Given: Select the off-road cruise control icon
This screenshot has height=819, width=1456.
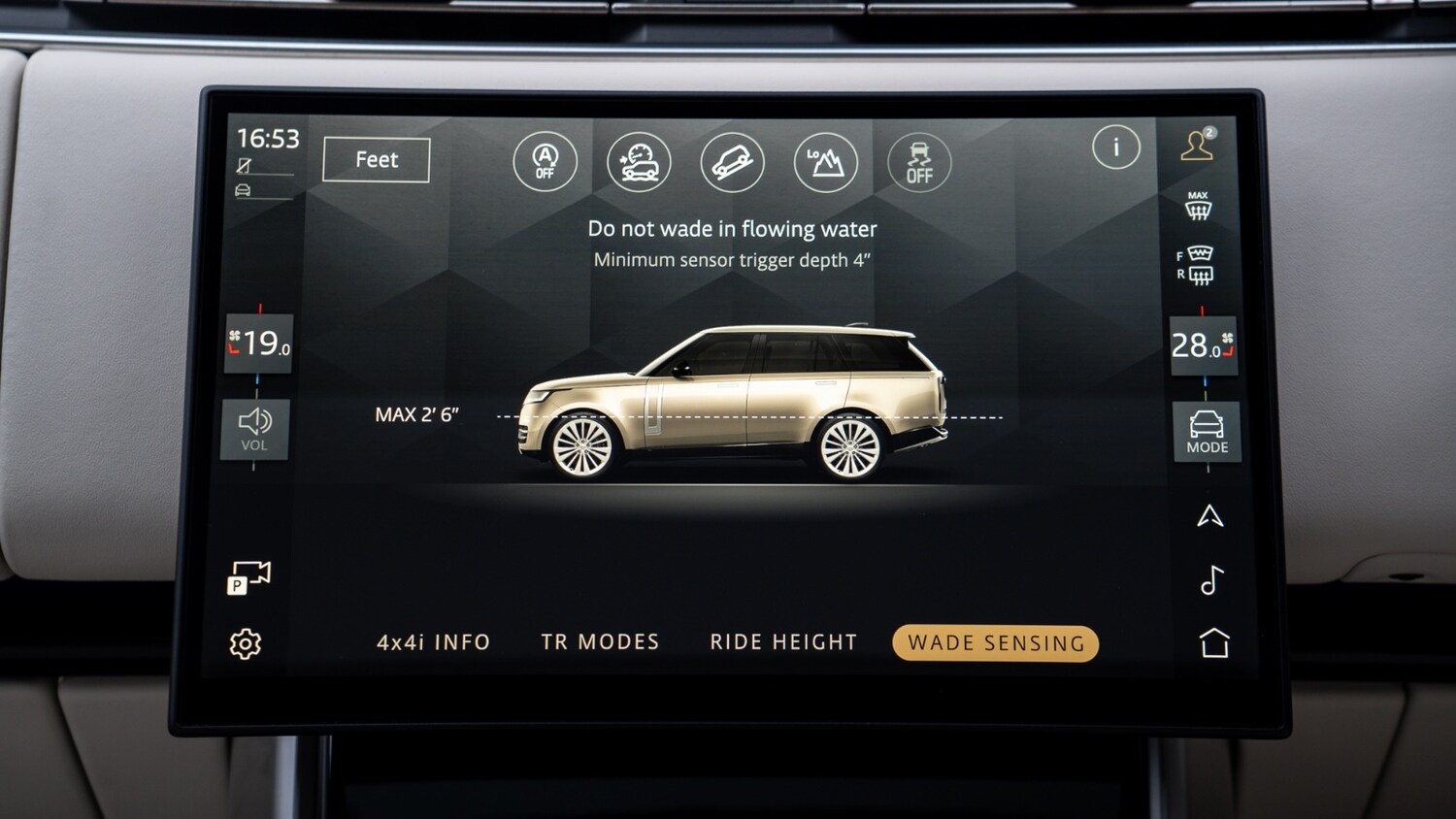Looking at the screenshot, I should (640, 163).
